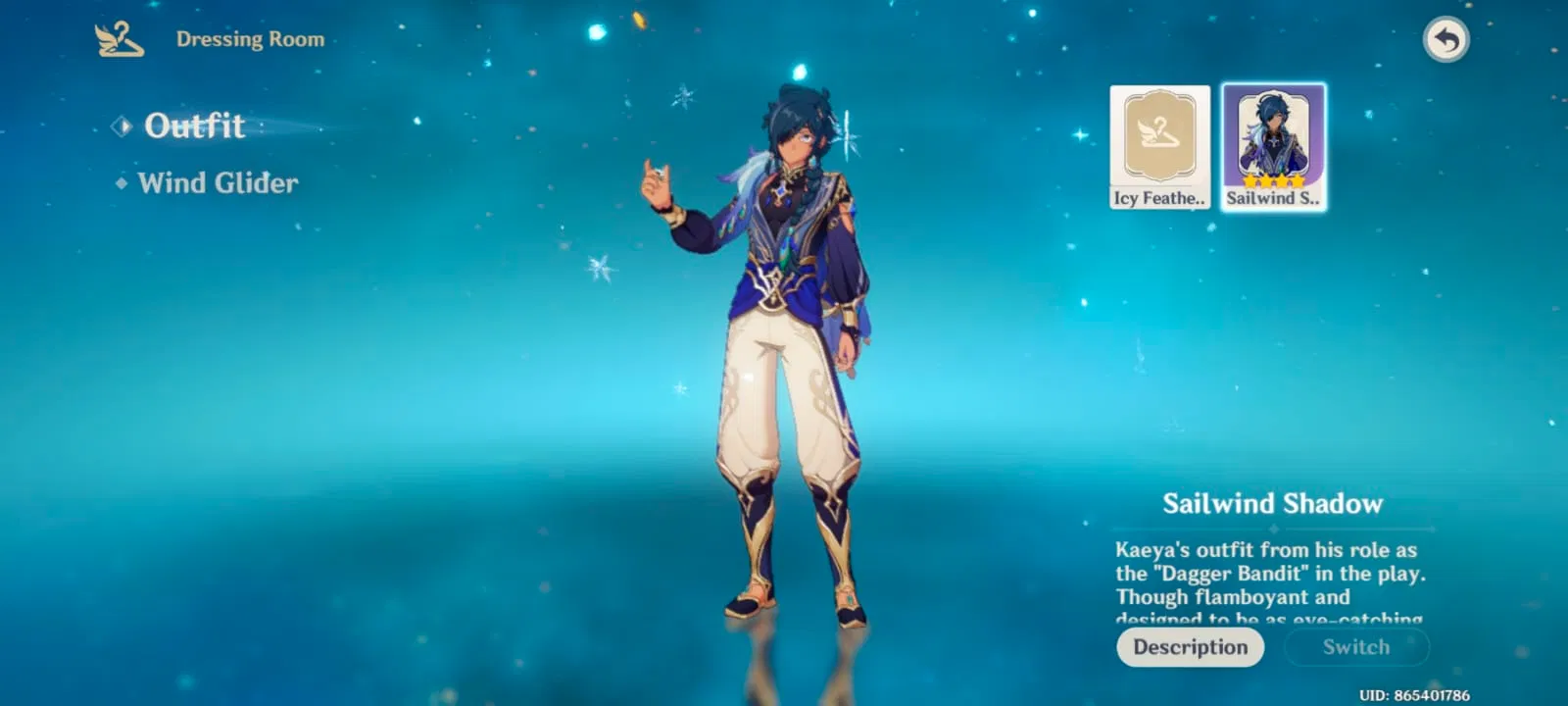1568x706 pixels.
Task: Click the four-star rating on Sailwind Shadow
Action: pos(1272,182)
